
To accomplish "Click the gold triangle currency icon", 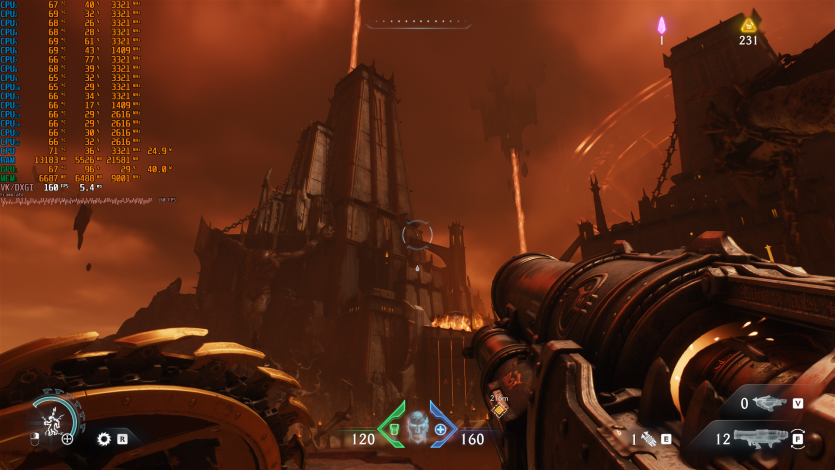I will tap(748, 25).
